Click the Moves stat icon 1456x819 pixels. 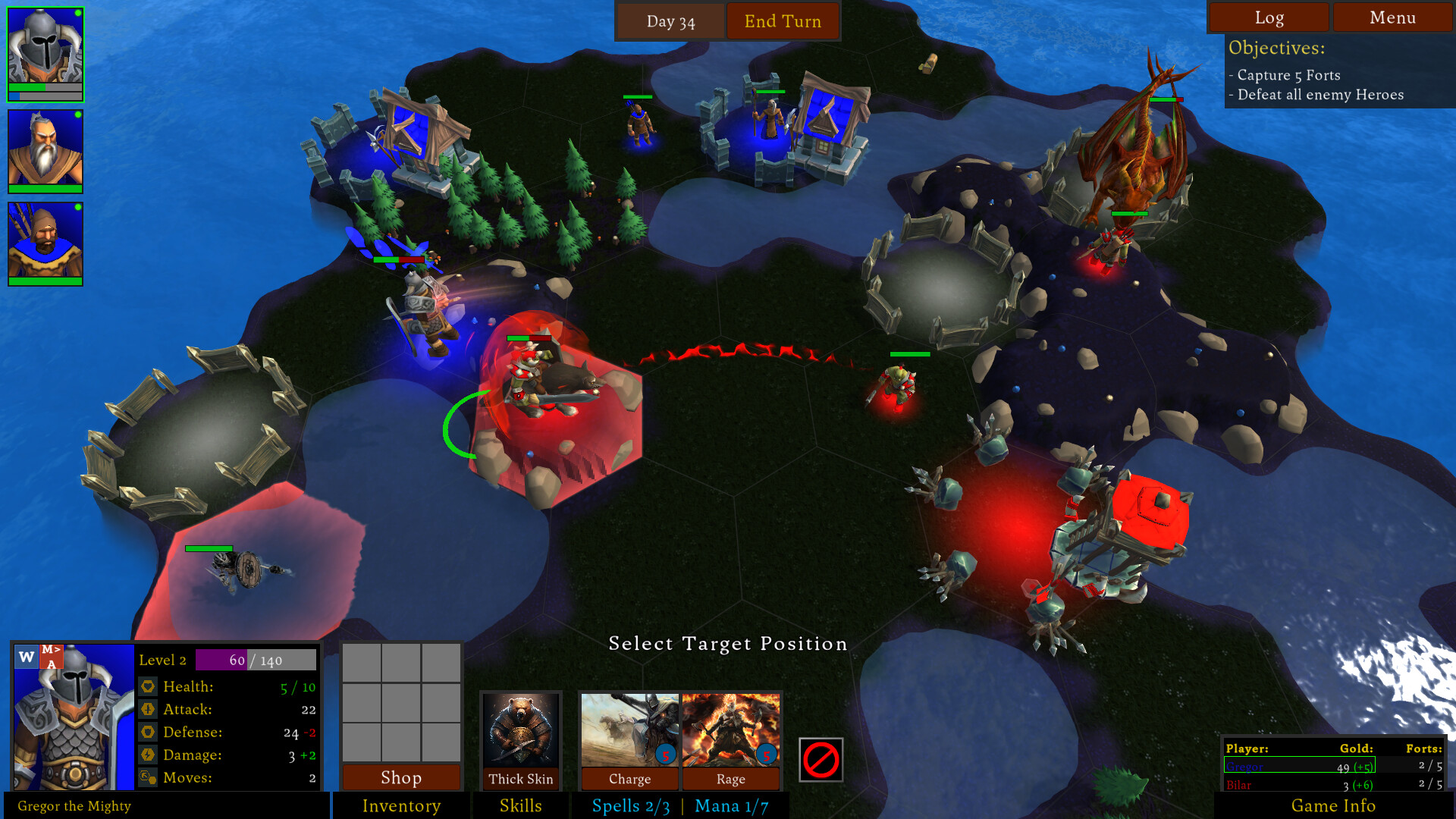tap(149, 777)
